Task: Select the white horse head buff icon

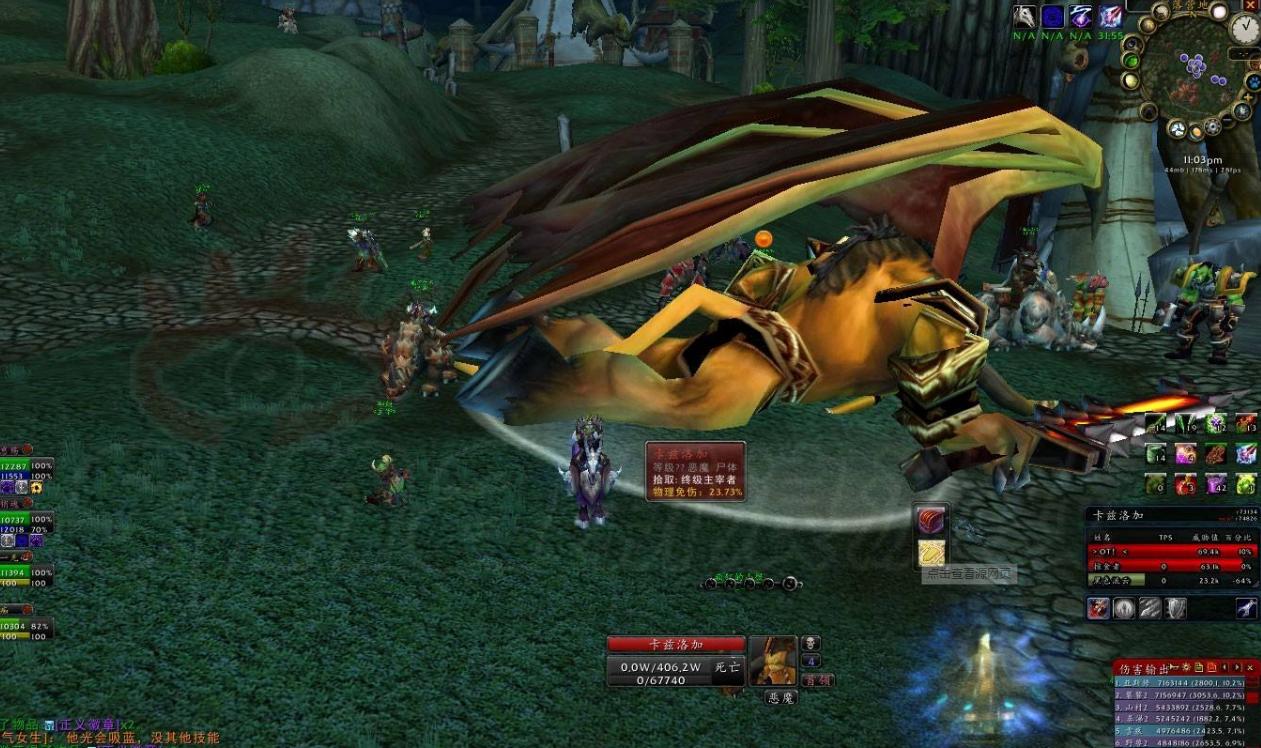Action: tap(1024, 16)
